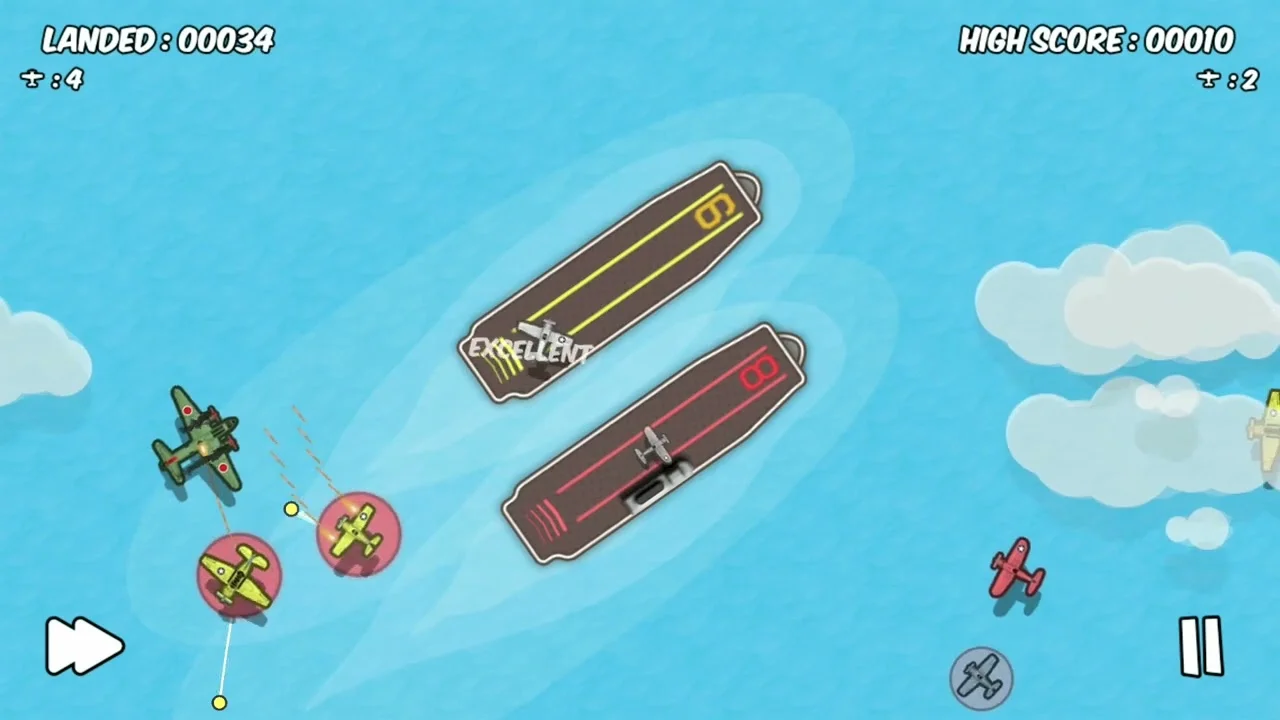Click the yellow dot at the path's end
The width and height of the screenshot is (1280, 720).
point(219,703)
